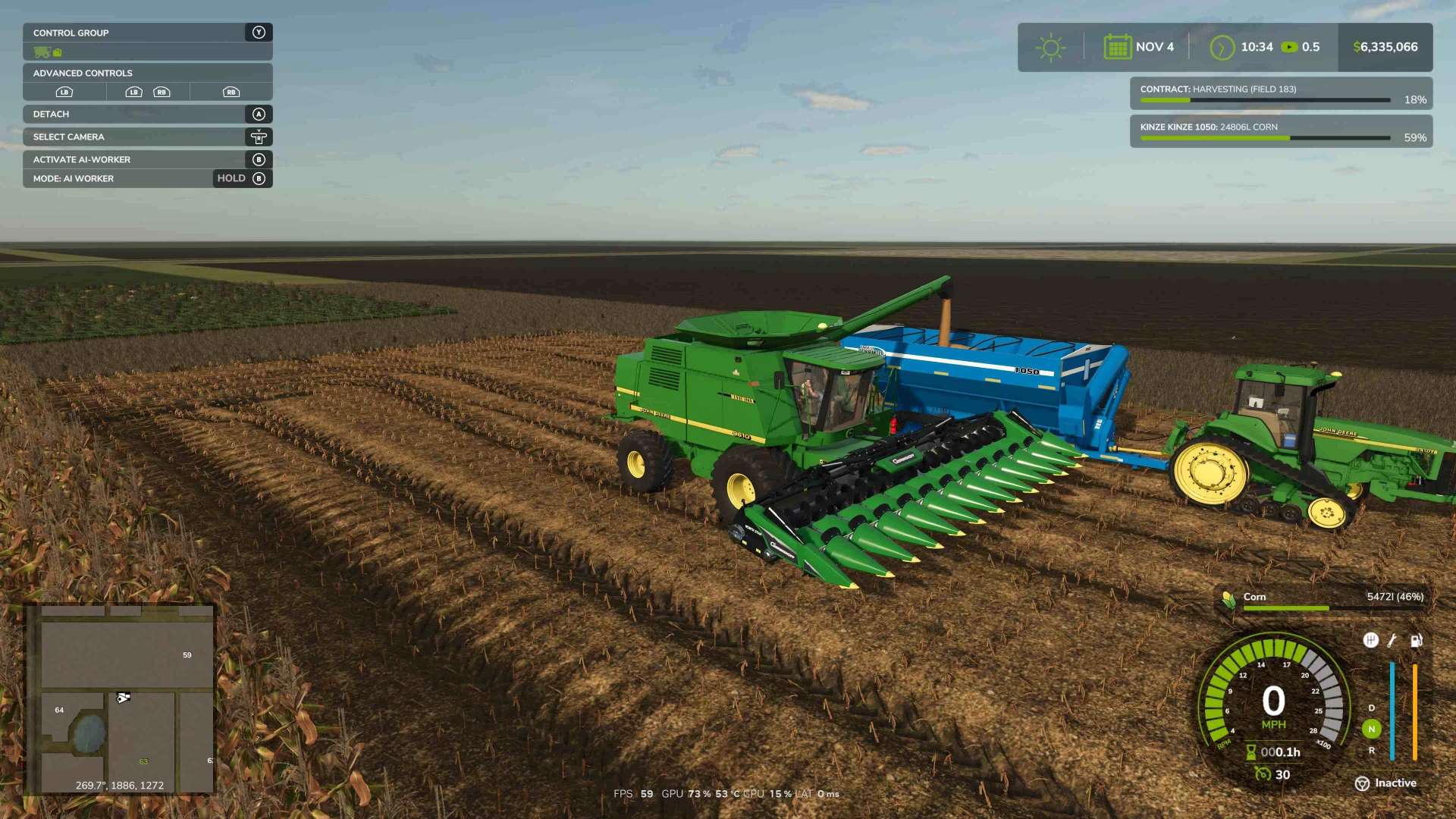
Task: Click the weather sun icon in the HUD
Action: pos(1050,47)
